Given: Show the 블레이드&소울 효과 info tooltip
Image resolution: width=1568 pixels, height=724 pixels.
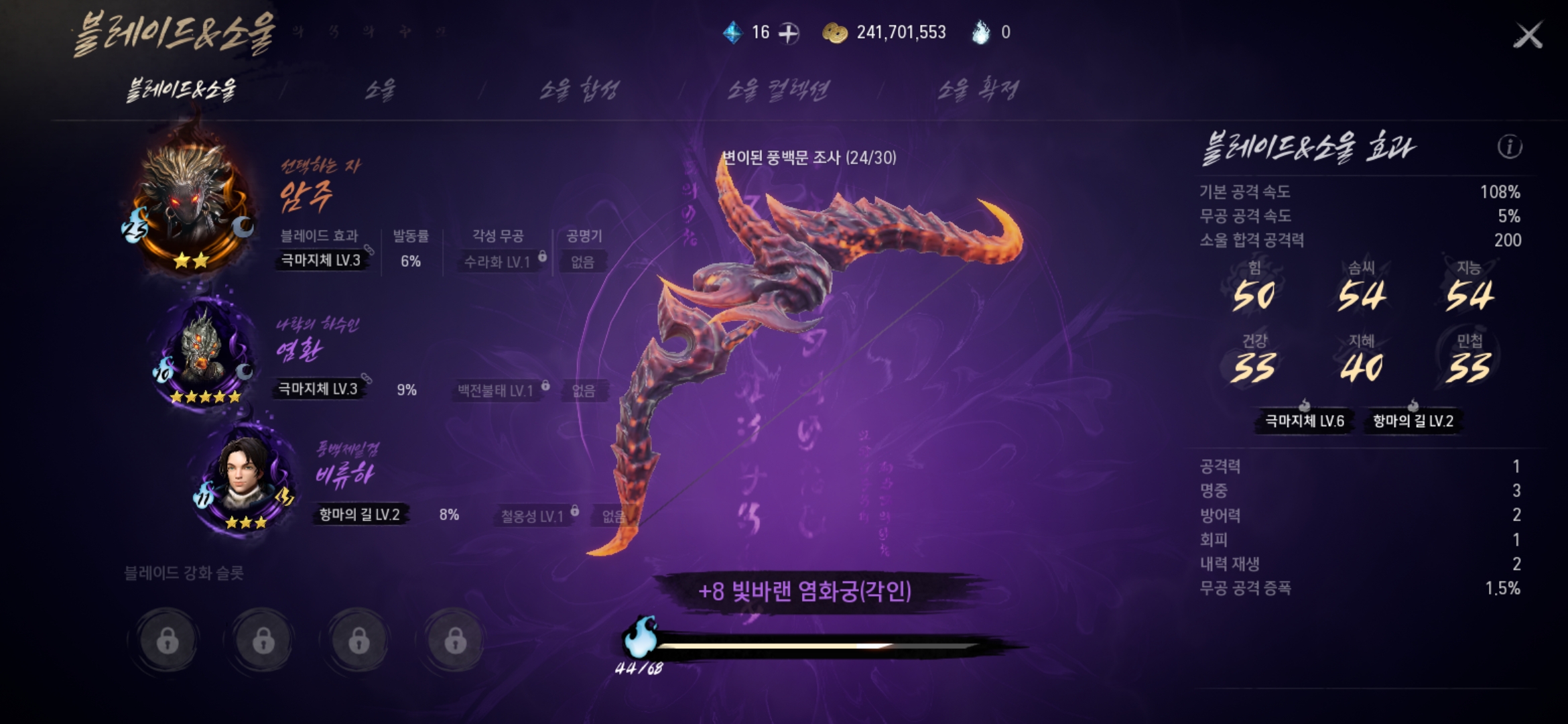Looking at the screenshot, I should 1509,147.
